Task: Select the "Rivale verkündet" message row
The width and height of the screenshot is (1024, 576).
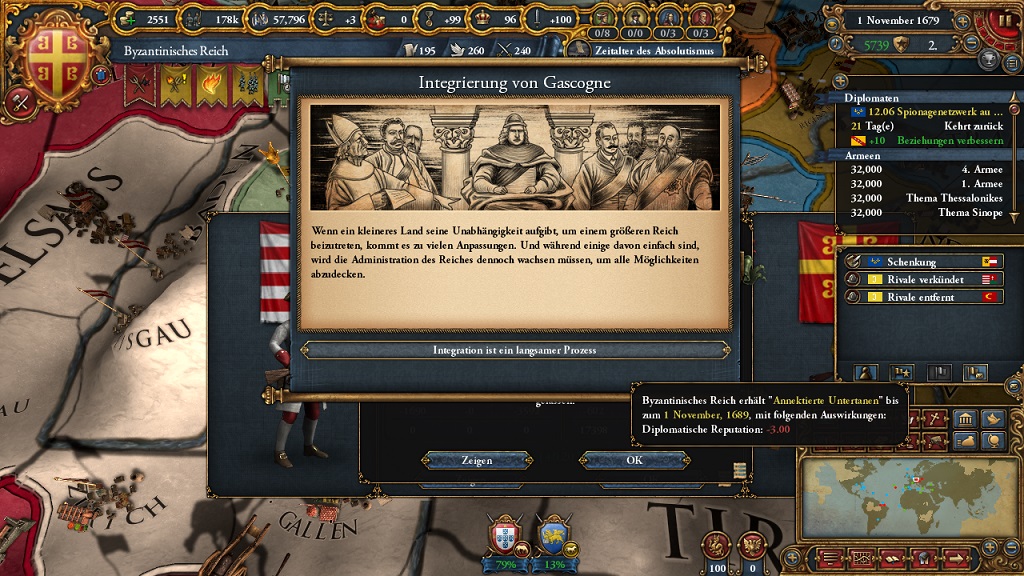Action: 921,279
